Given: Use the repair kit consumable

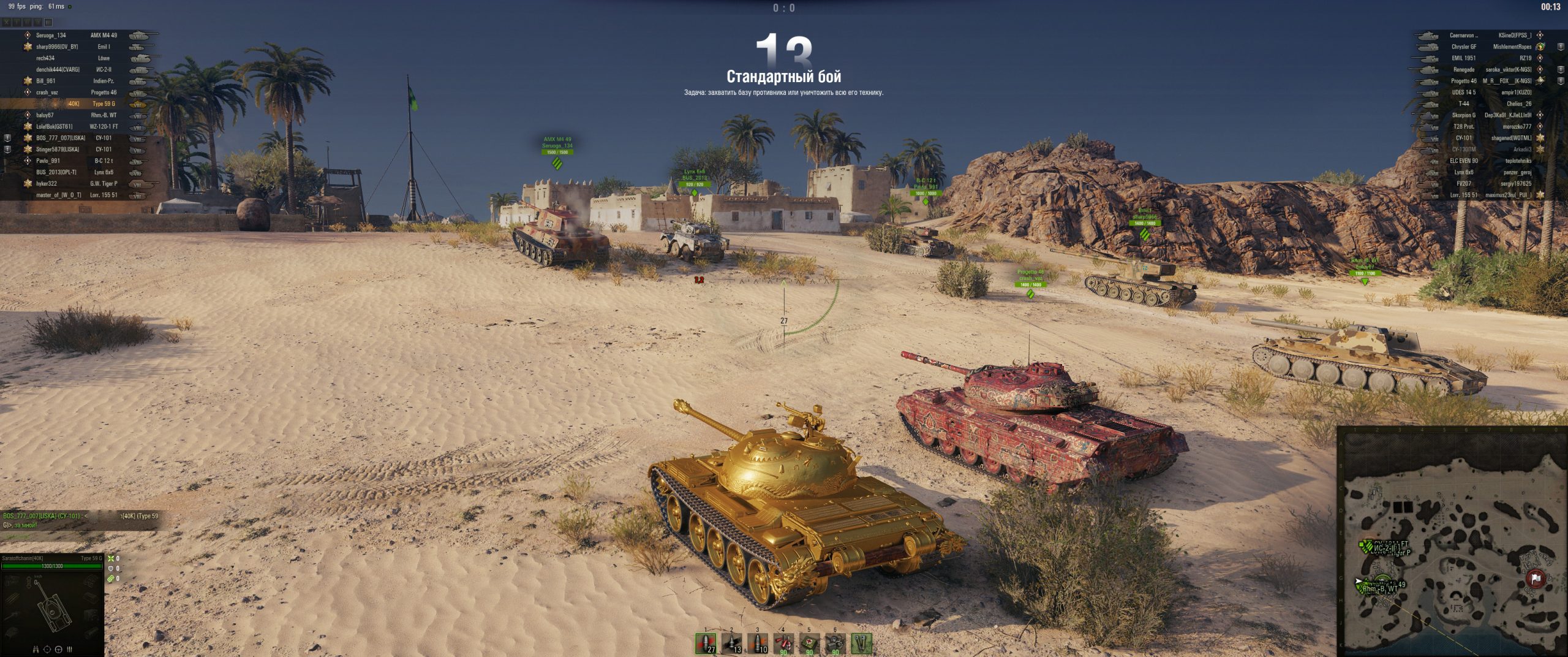Looking at the screenshot, I should 835,643.
